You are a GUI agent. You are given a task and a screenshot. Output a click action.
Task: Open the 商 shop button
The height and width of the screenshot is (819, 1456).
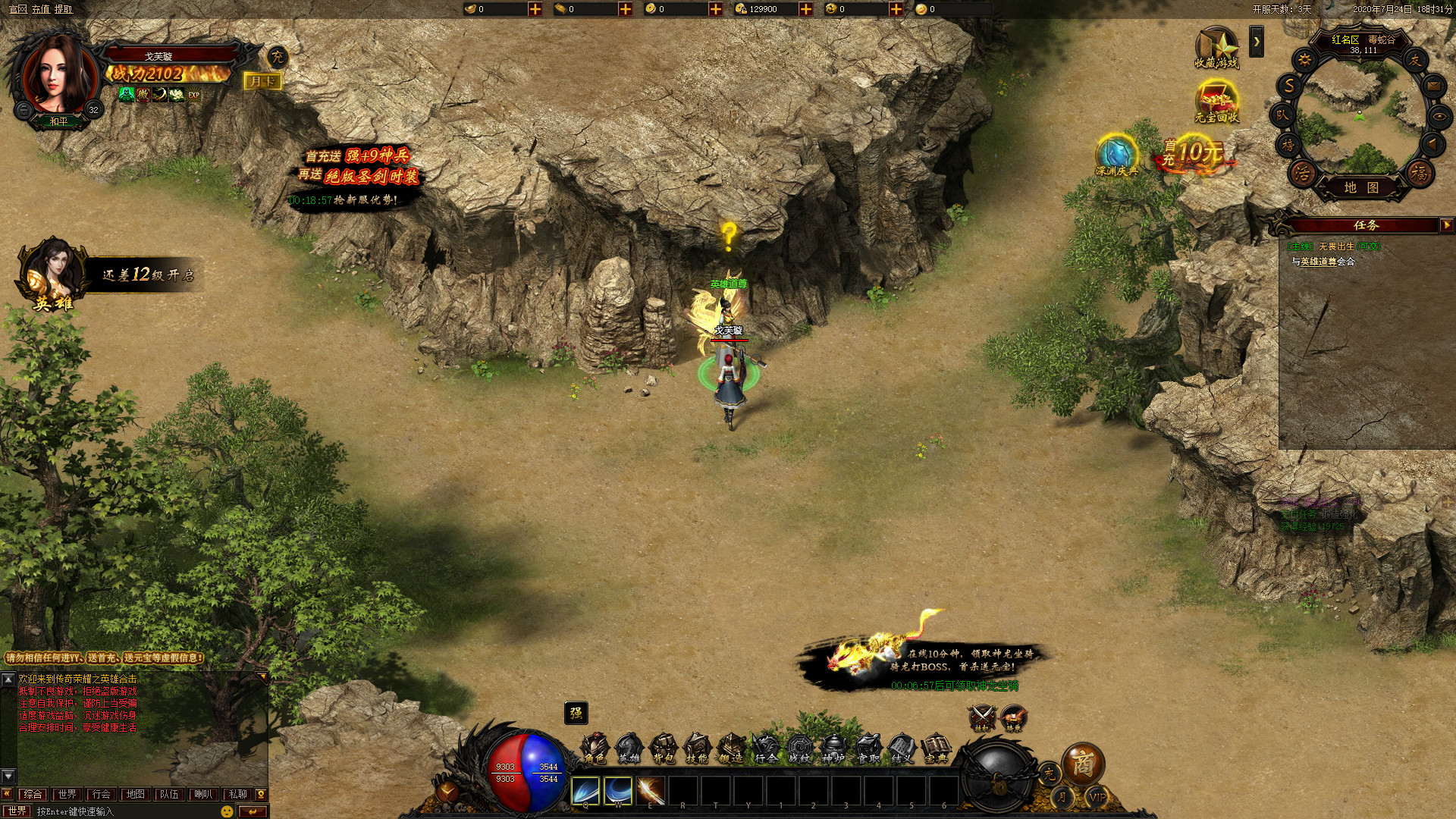pos(1082,764)
